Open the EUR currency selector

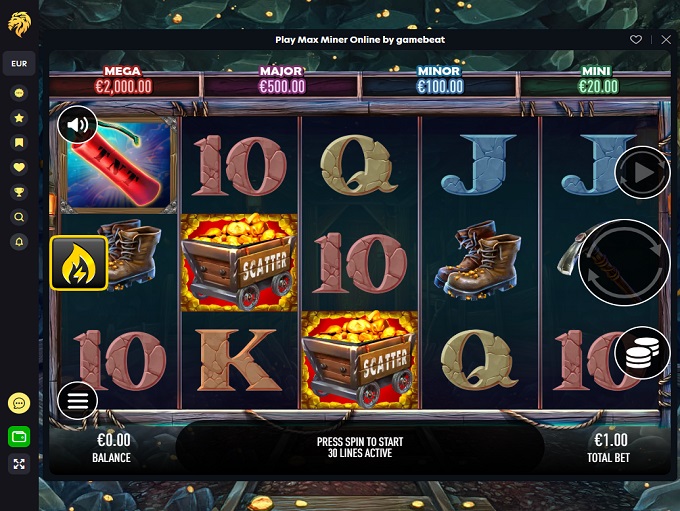pyautogui.click(x=19, y=63)
